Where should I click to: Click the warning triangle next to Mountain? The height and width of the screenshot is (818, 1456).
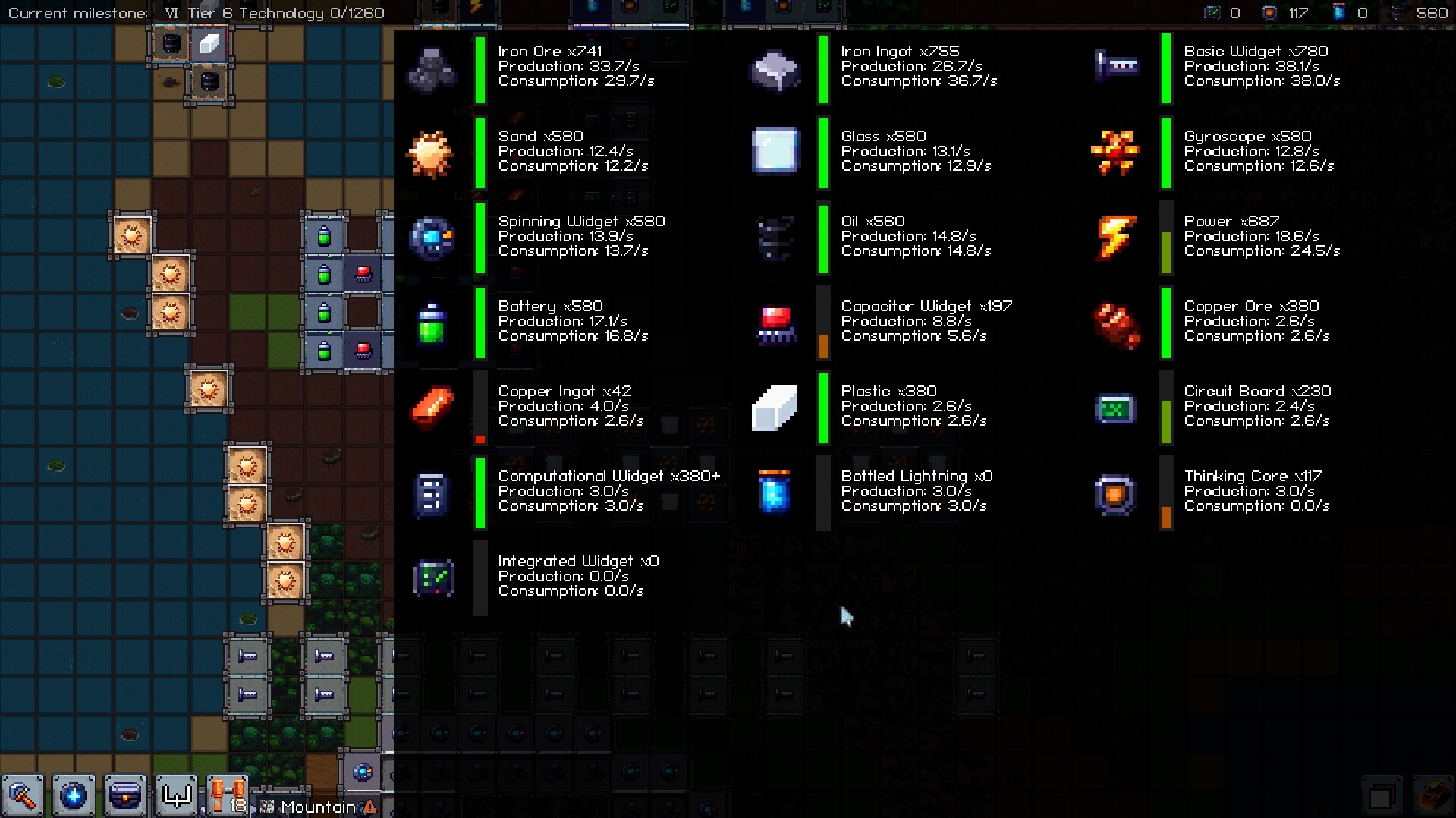coord(370,807)
